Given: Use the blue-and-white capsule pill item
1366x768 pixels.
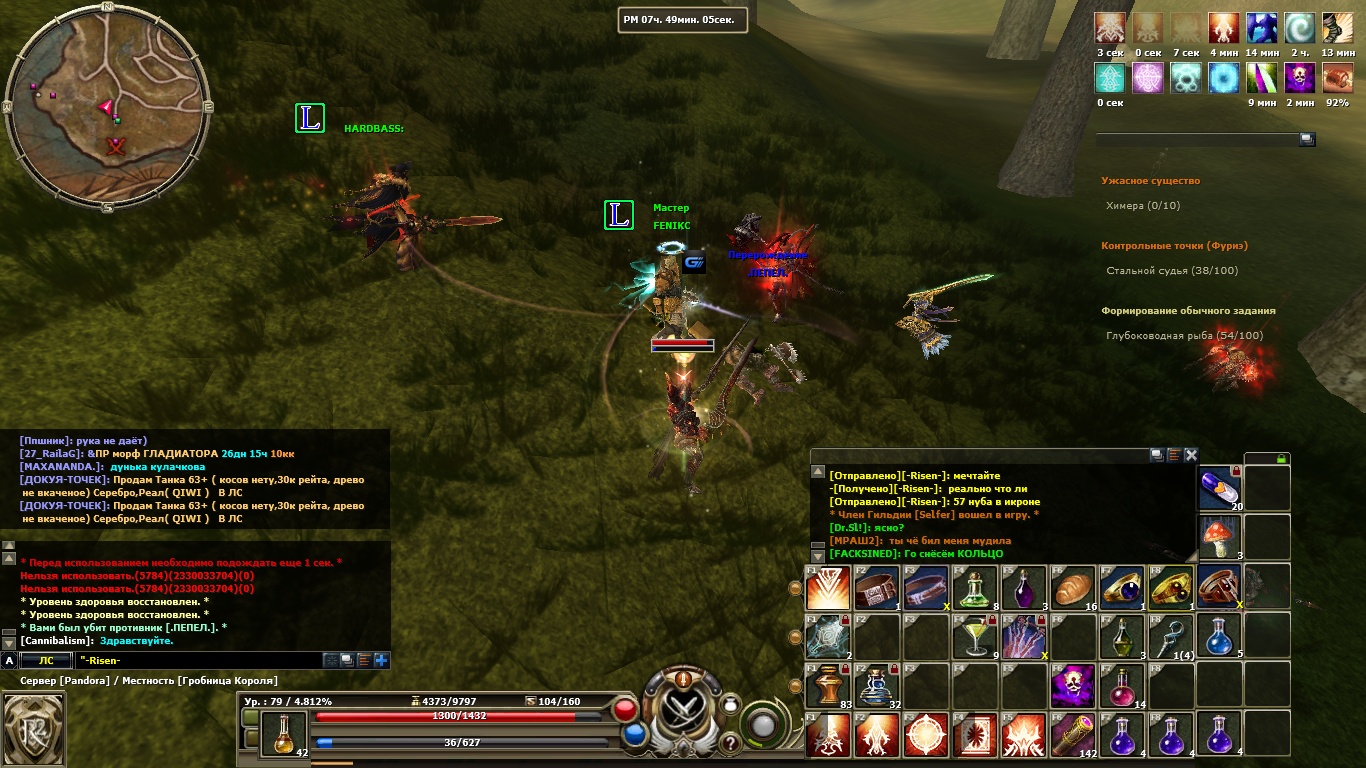Looking at the screenshot, I should point(1220,488).
